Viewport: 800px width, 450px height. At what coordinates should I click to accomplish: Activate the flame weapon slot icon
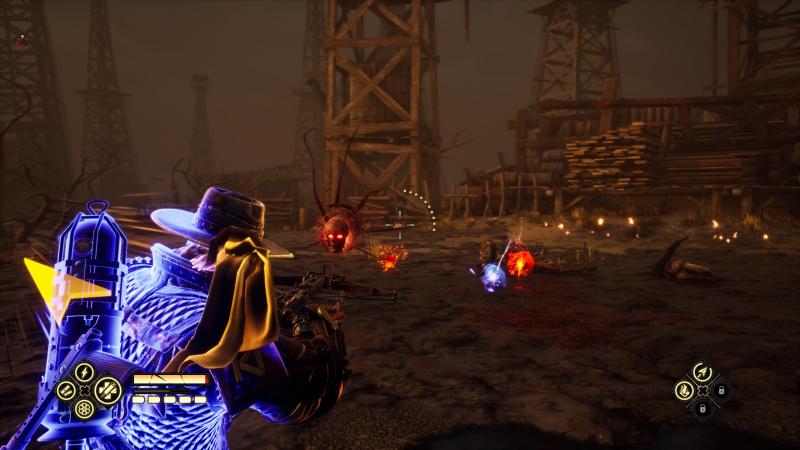pyautogui.click(x=685, y=389)
